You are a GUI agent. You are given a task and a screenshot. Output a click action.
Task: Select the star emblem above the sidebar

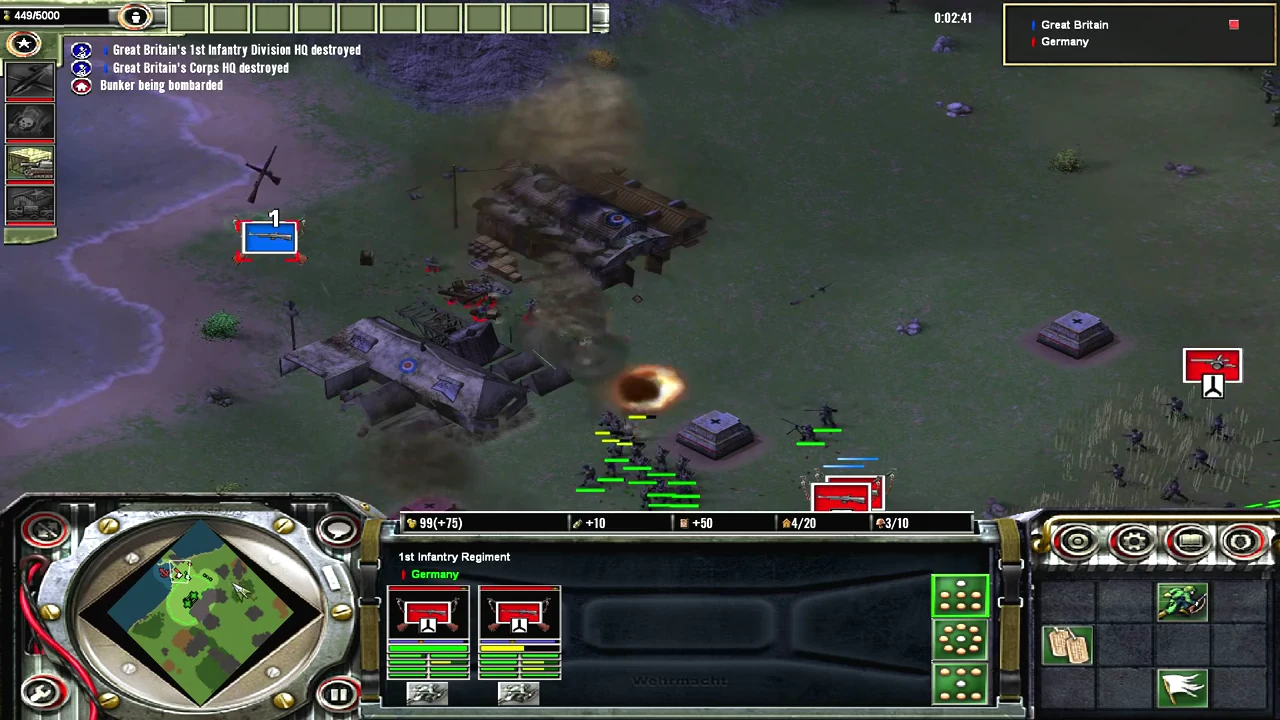click(24, 43)
